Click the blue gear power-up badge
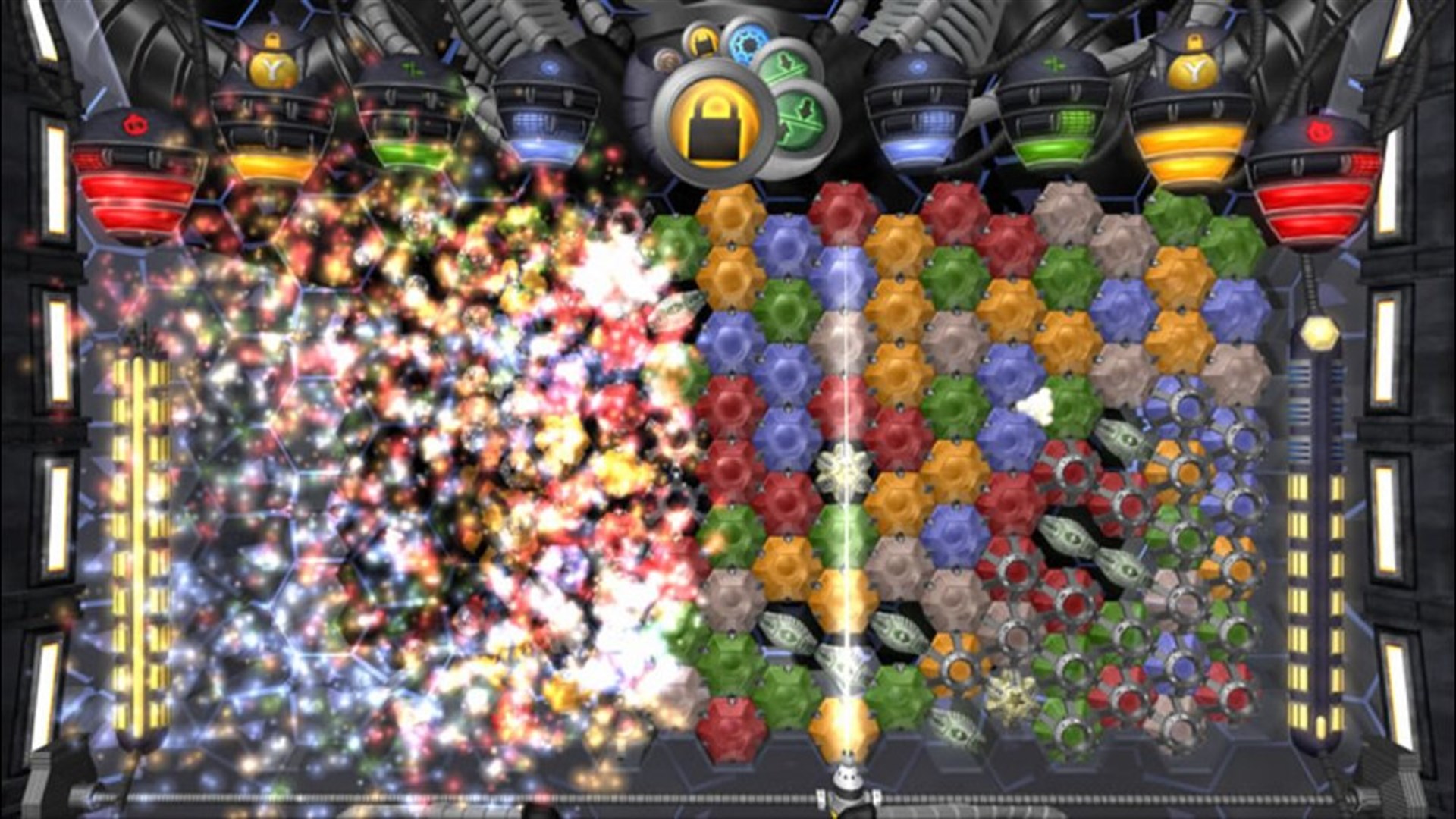The width and height of the screenshot is (1456, 819). click(747, 45)
